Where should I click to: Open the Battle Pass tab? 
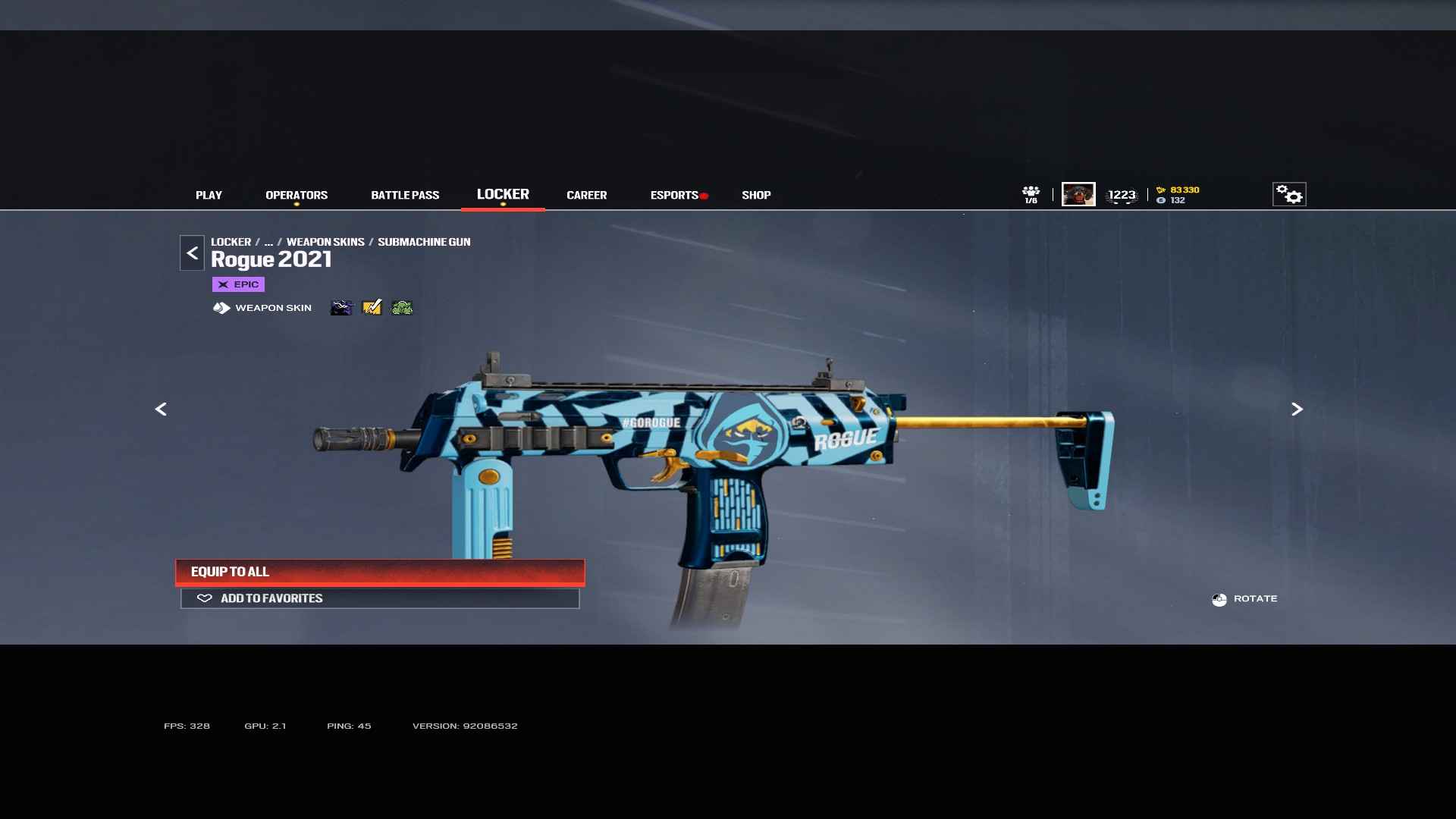click(405, 195)
